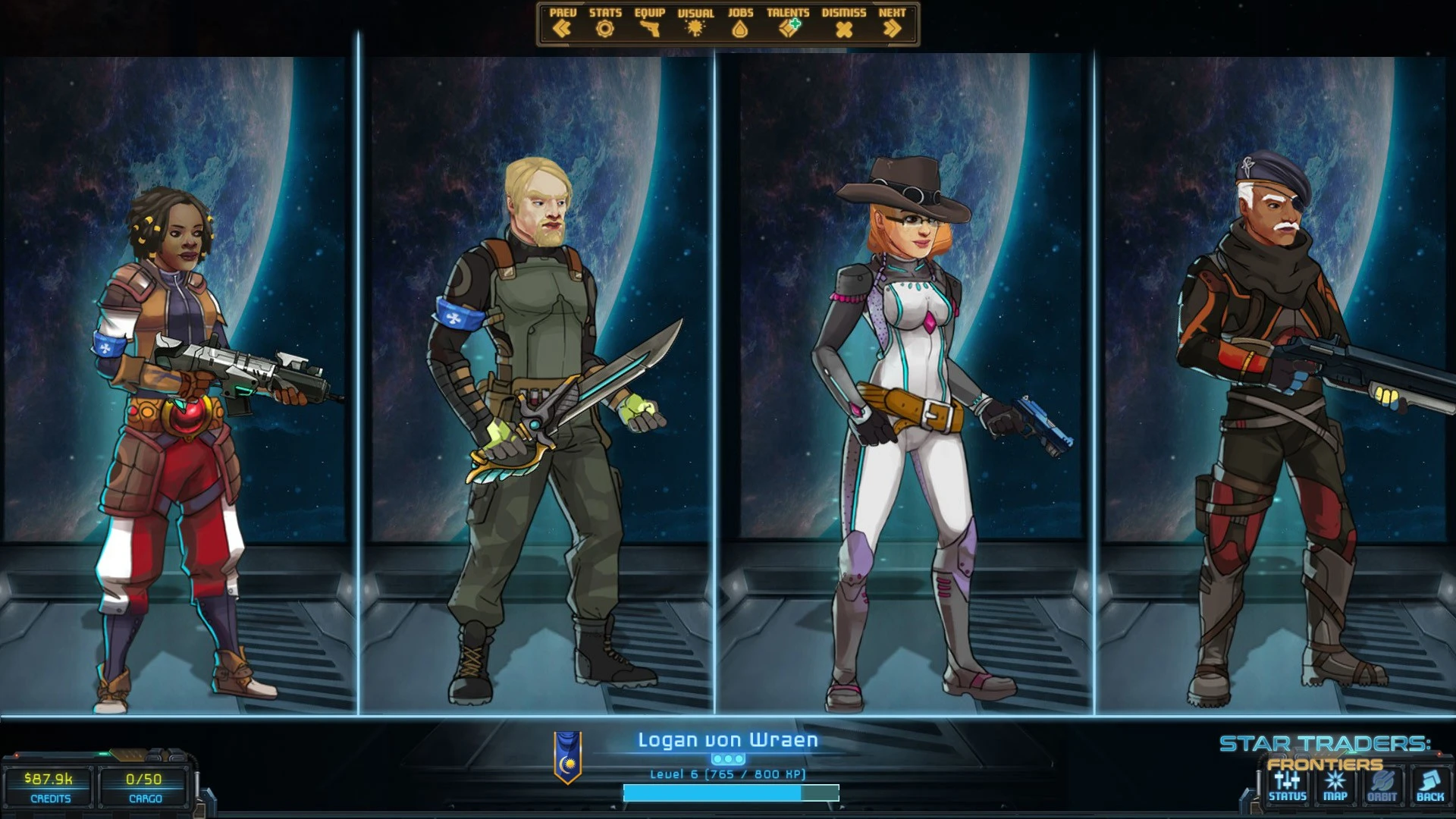Open the Talents screen
Viewport: 1456px width, 819px height.
pyautogui.click(x=788, y=24)
